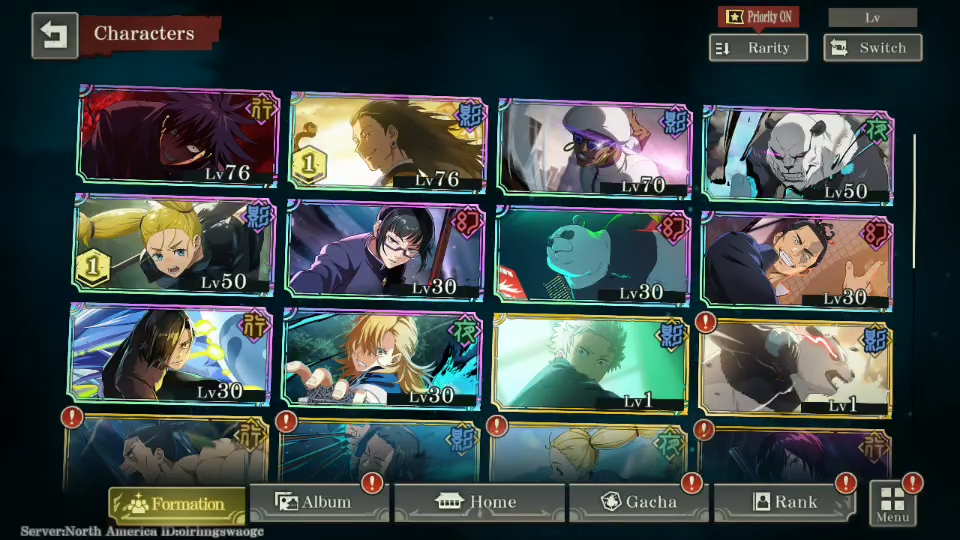The width and height of the screenshot is (960, 540).
Task: Select the Lv76 long-haired smiling character card
Action: point(387,142)
